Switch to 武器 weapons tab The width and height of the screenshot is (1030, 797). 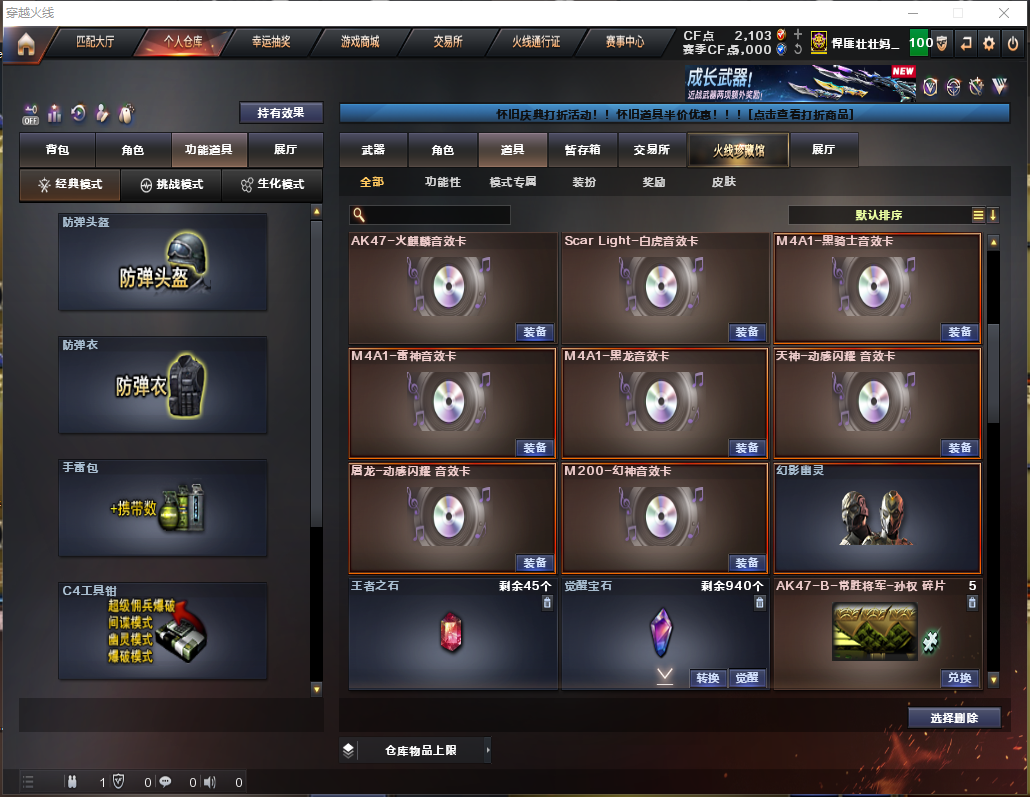(x=373, y=150)
